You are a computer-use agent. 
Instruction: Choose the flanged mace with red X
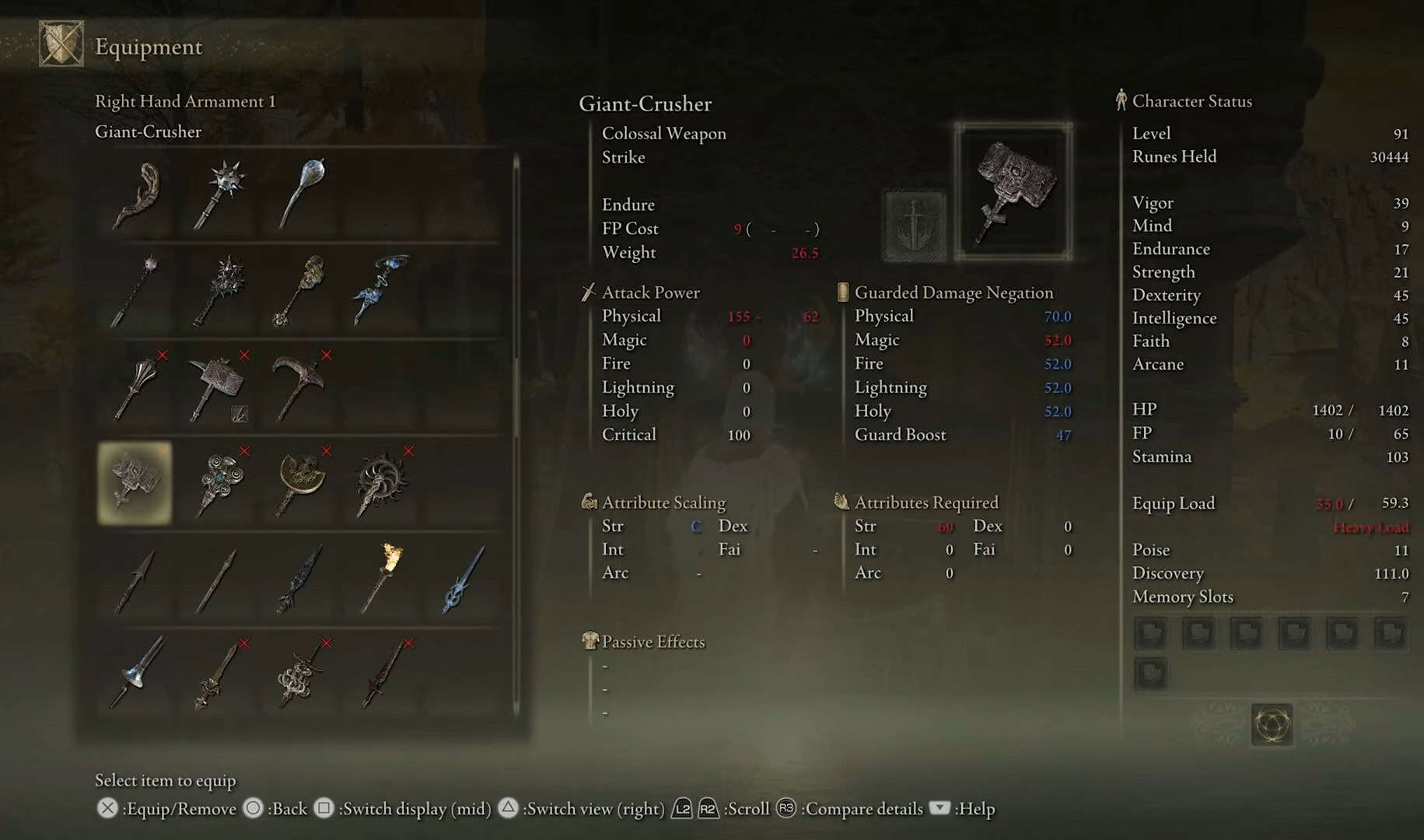point(138,387)
